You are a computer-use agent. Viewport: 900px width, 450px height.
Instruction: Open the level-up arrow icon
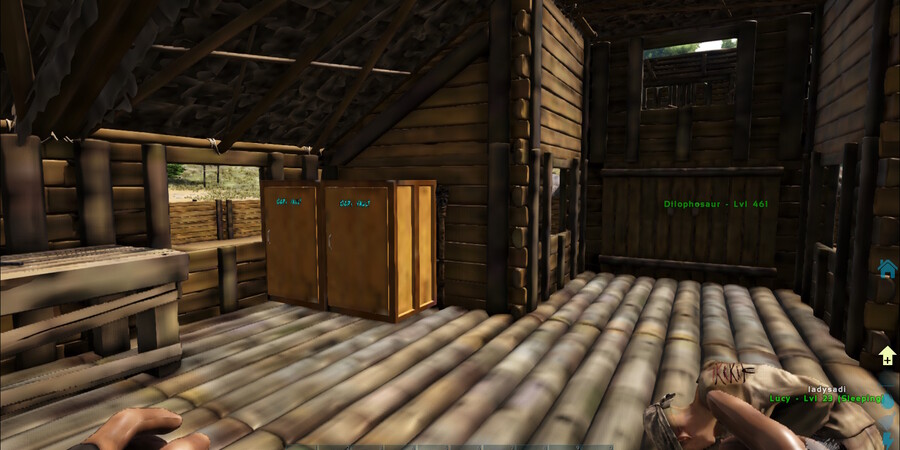[x=887, y=356]
